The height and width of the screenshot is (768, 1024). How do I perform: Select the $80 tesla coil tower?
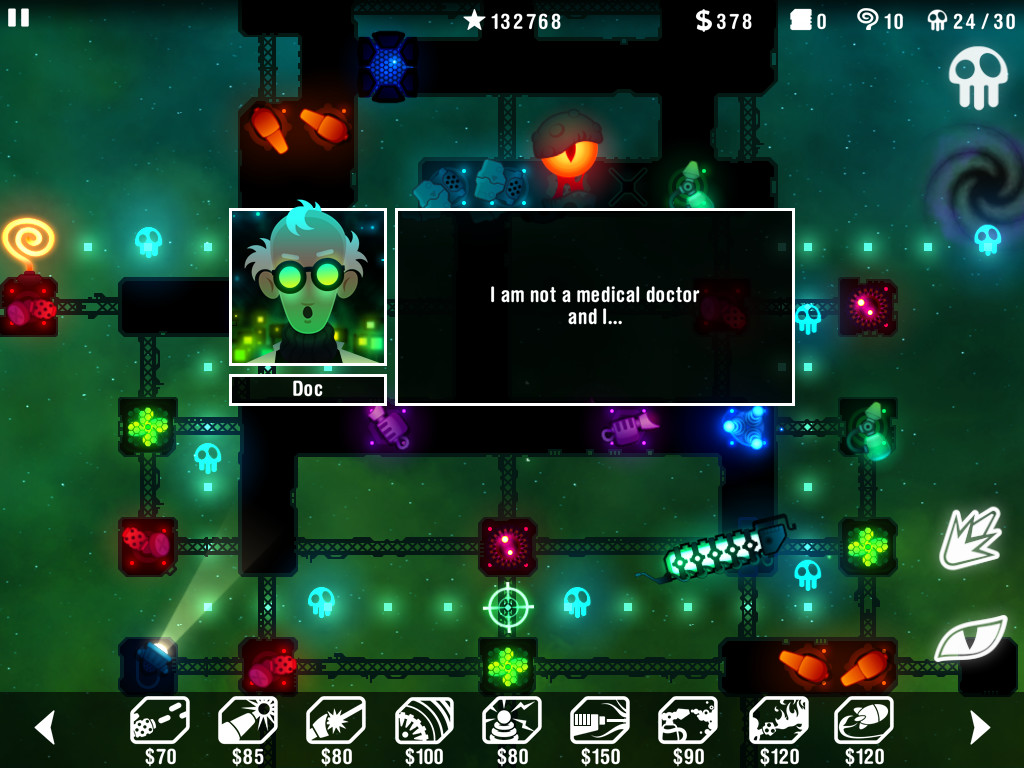[x=512, y=722]
